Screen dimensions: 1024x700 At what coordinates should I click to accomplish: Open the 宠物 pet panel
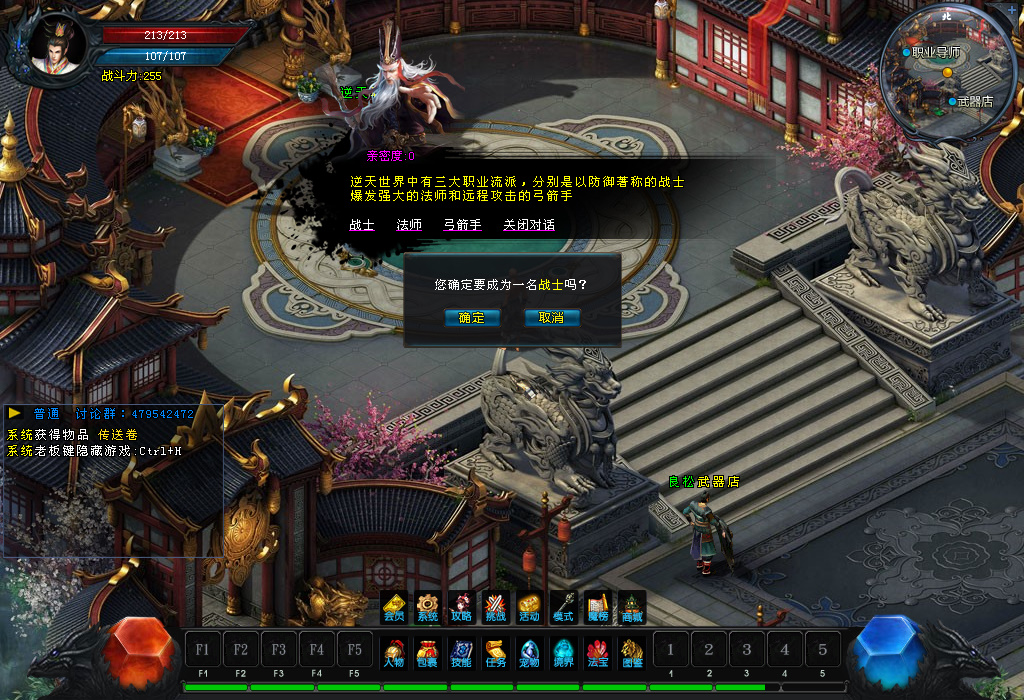(x=529, y=653)
